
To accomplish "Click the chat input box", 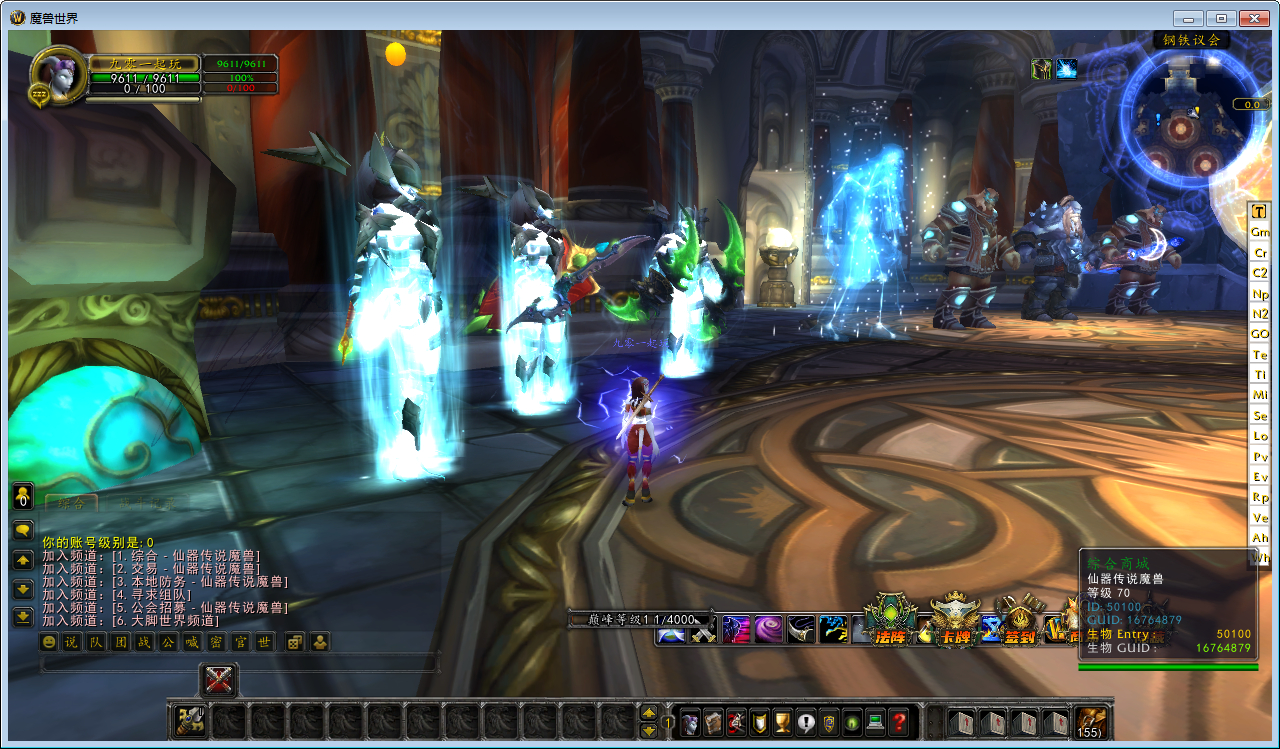I will (240, 664).
